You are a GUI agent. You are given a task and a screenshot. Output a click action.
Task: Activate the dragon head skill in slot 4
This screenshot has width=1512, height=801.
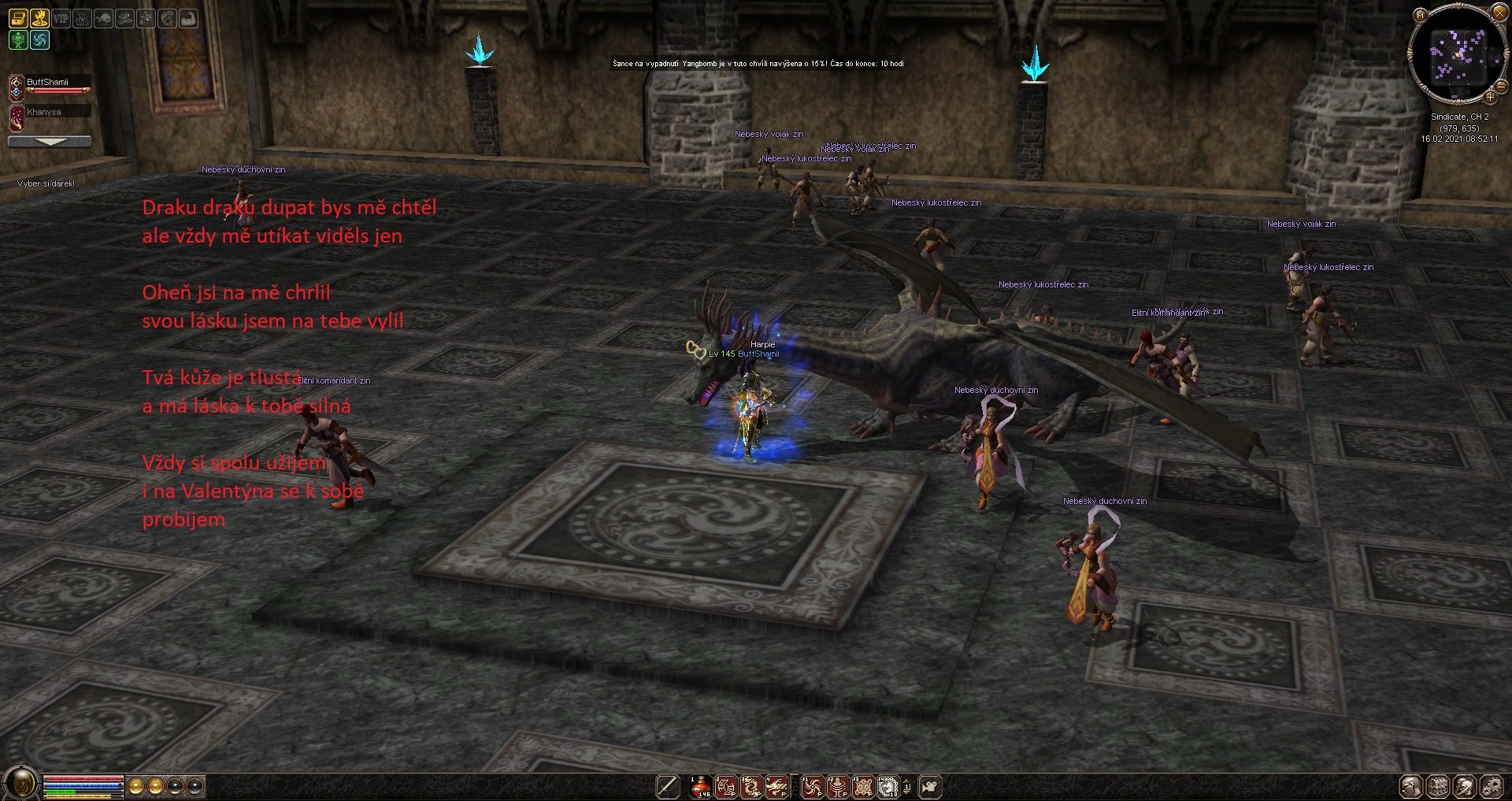tap(776, 786)
